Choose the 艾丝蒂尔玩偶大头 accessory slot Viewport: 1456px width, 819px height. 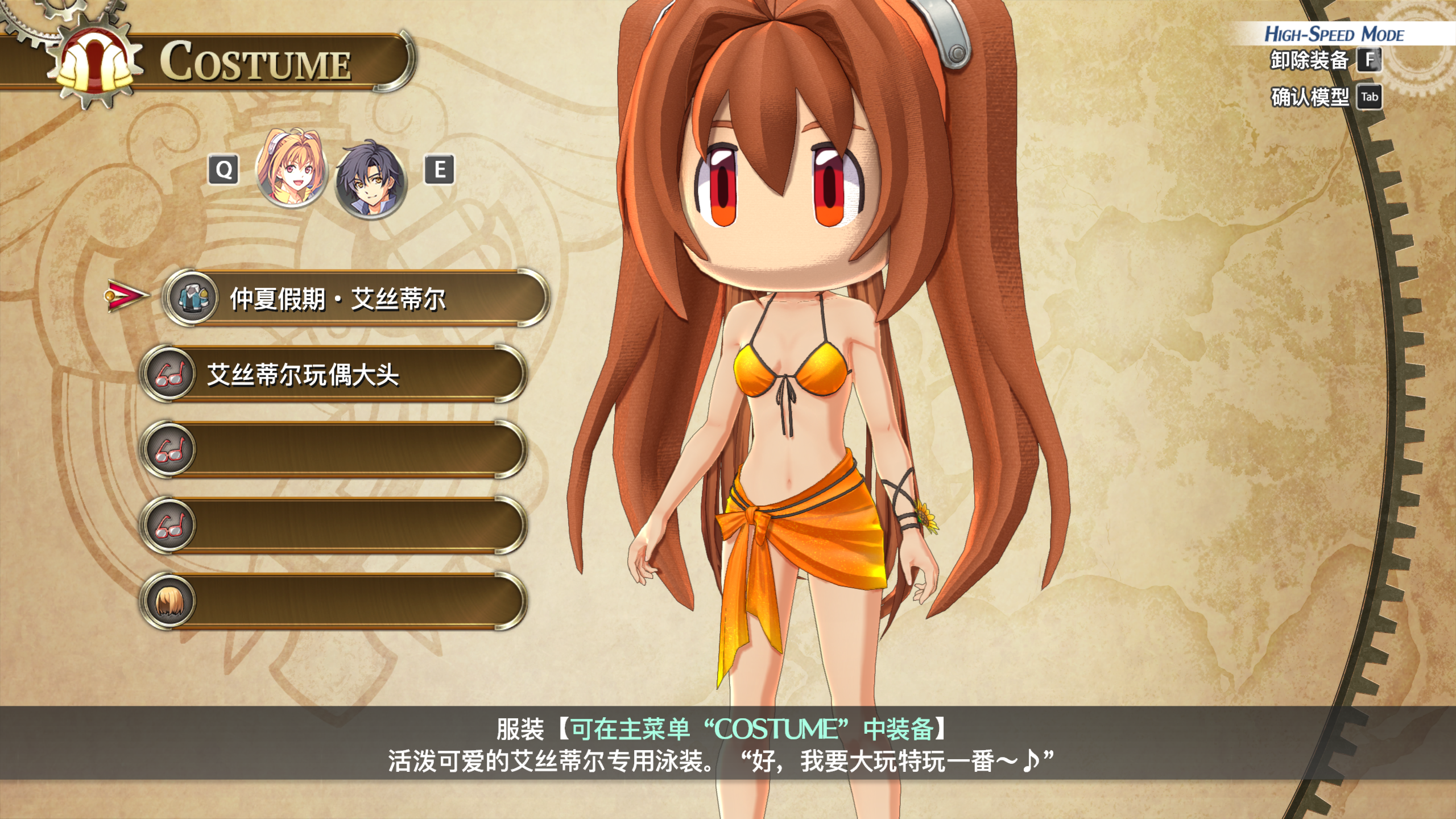click(x=333, y=374)
